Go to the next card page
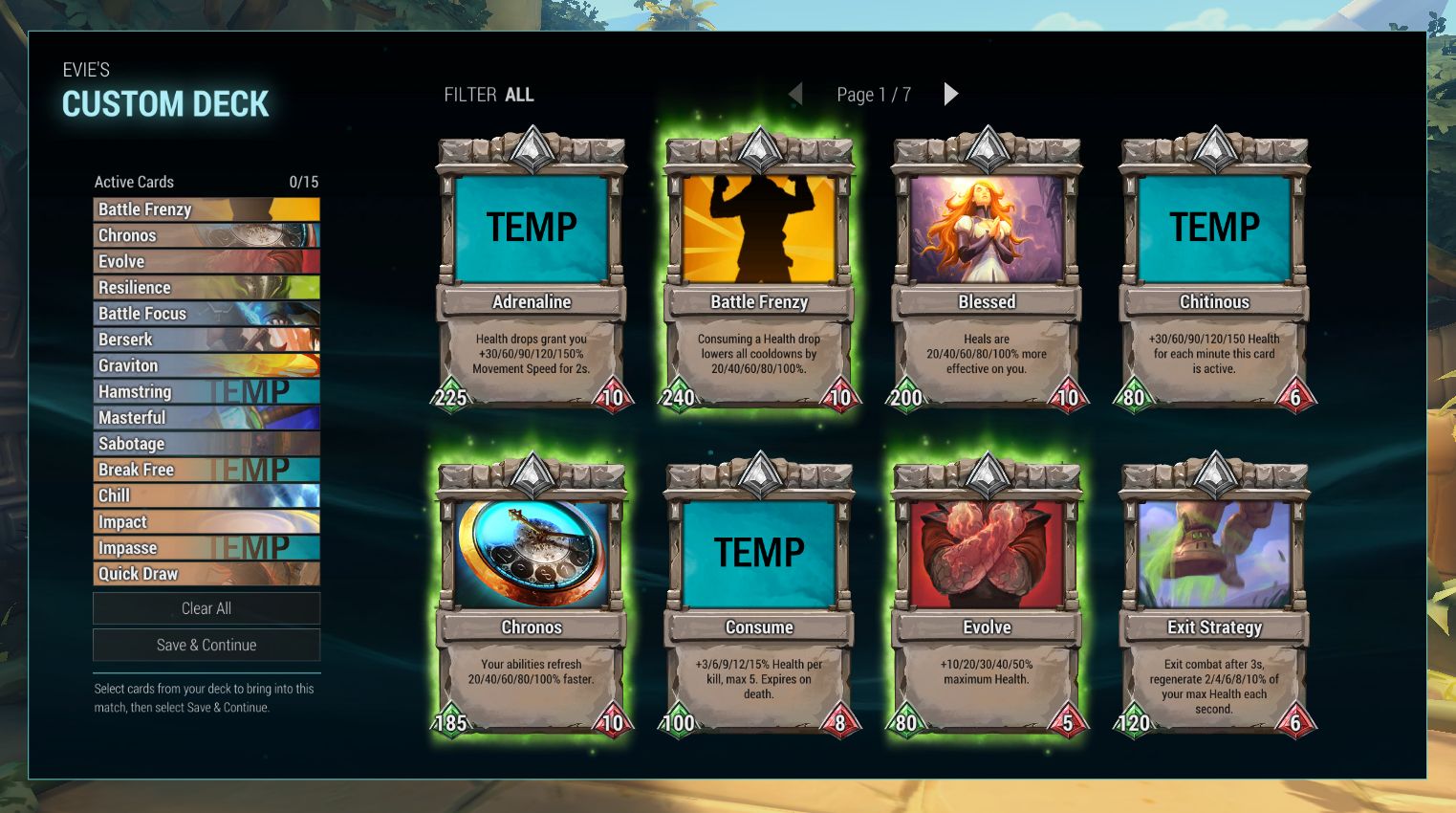The image size is (1456, 813). click(x=950, y=94)
